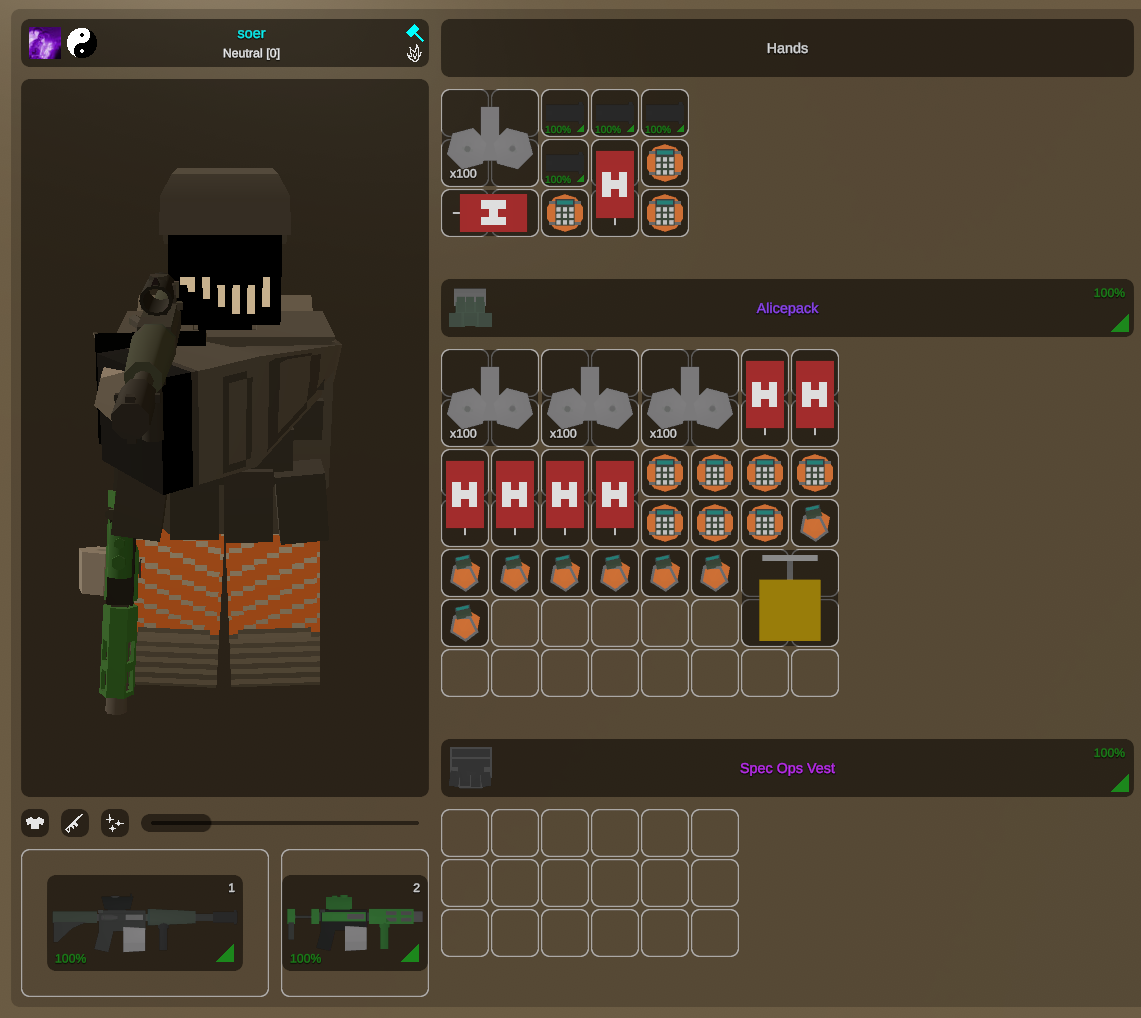Select the yellow detonator item in Alicepack

tap(790, 598)
